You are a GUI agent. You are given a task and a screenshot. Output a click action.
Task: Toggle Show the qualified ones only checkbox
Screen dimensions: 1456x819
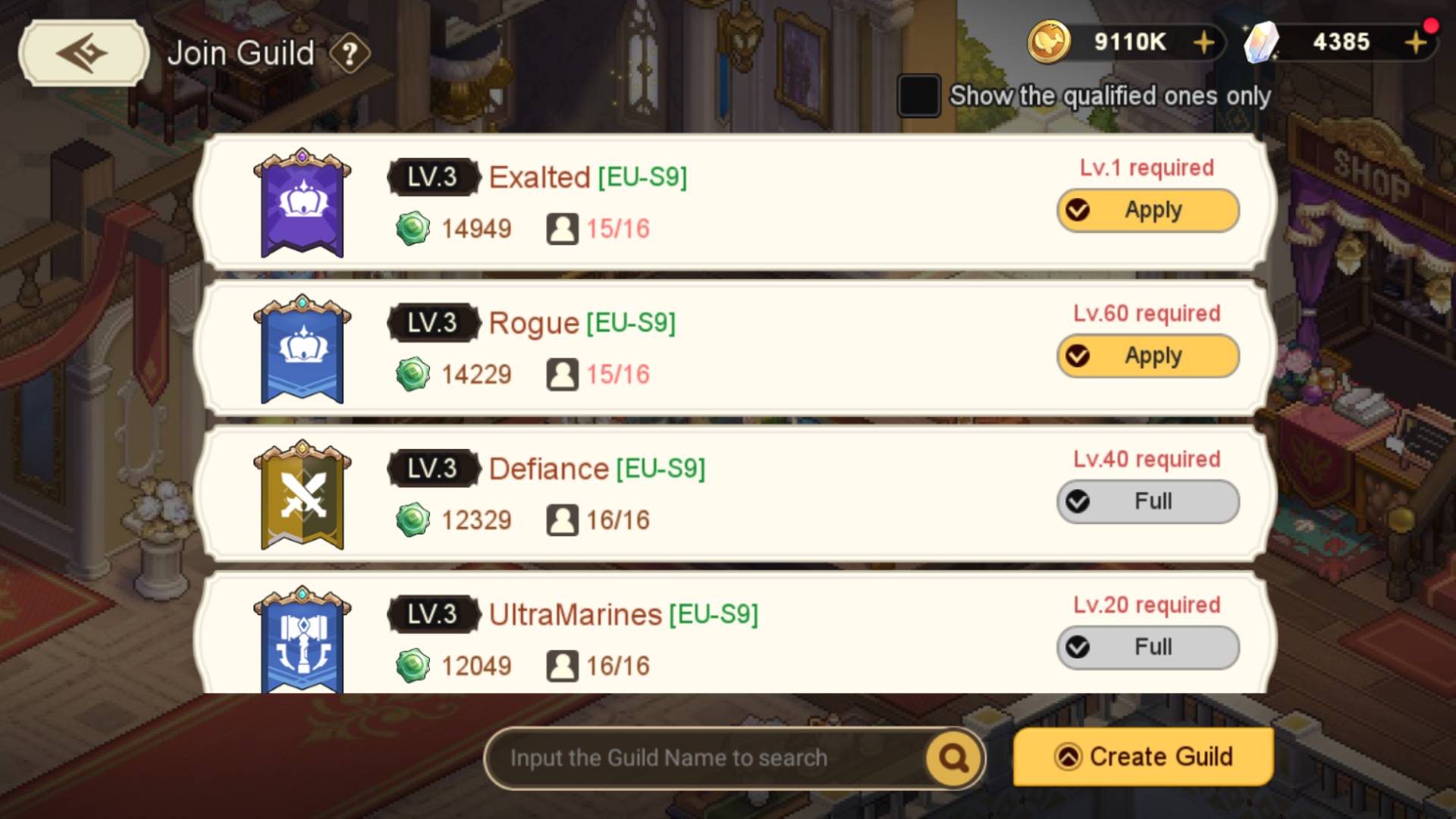pos(919,96)
